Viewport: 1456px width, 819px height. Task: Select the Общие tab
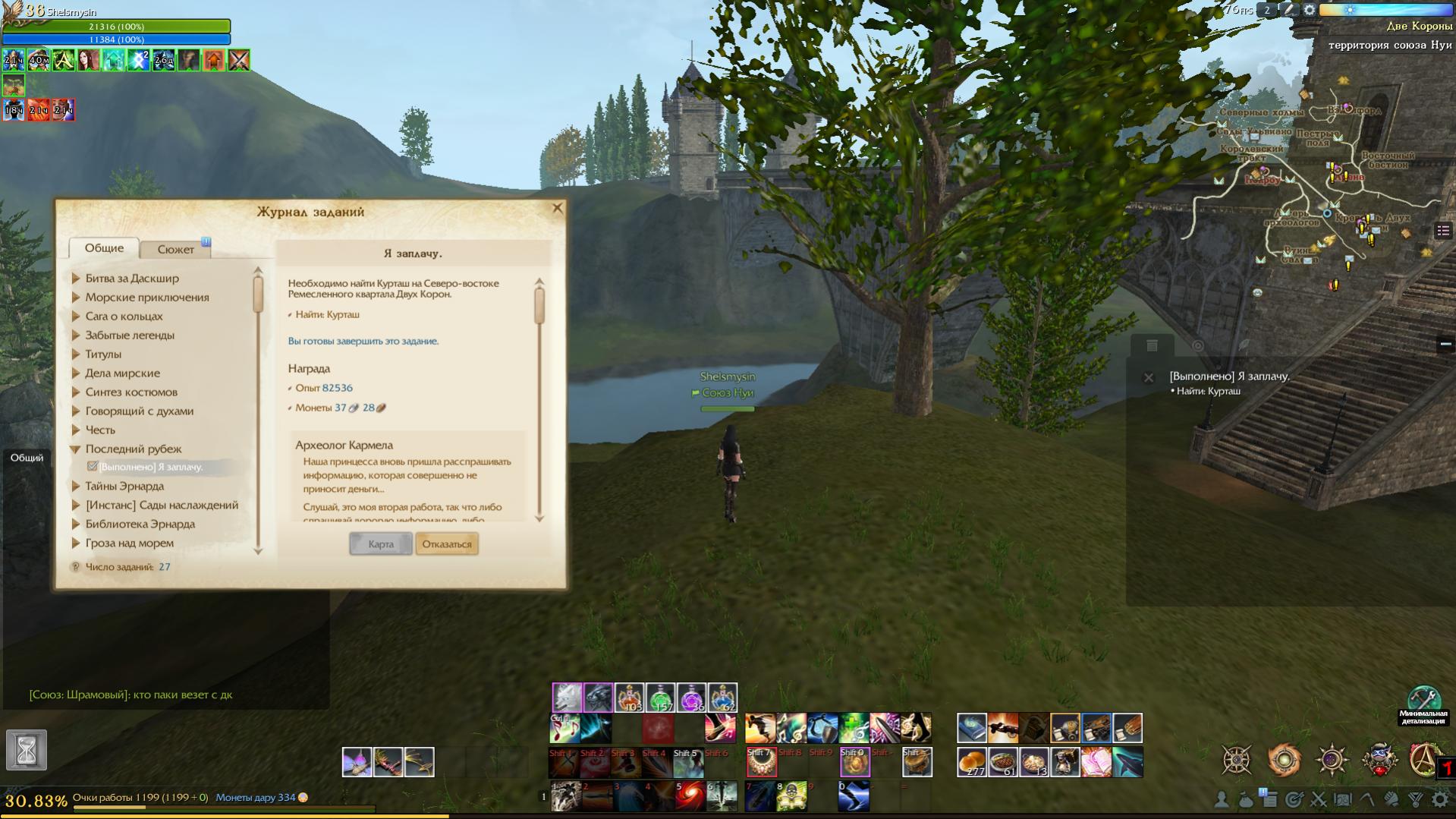coord(104,248)
